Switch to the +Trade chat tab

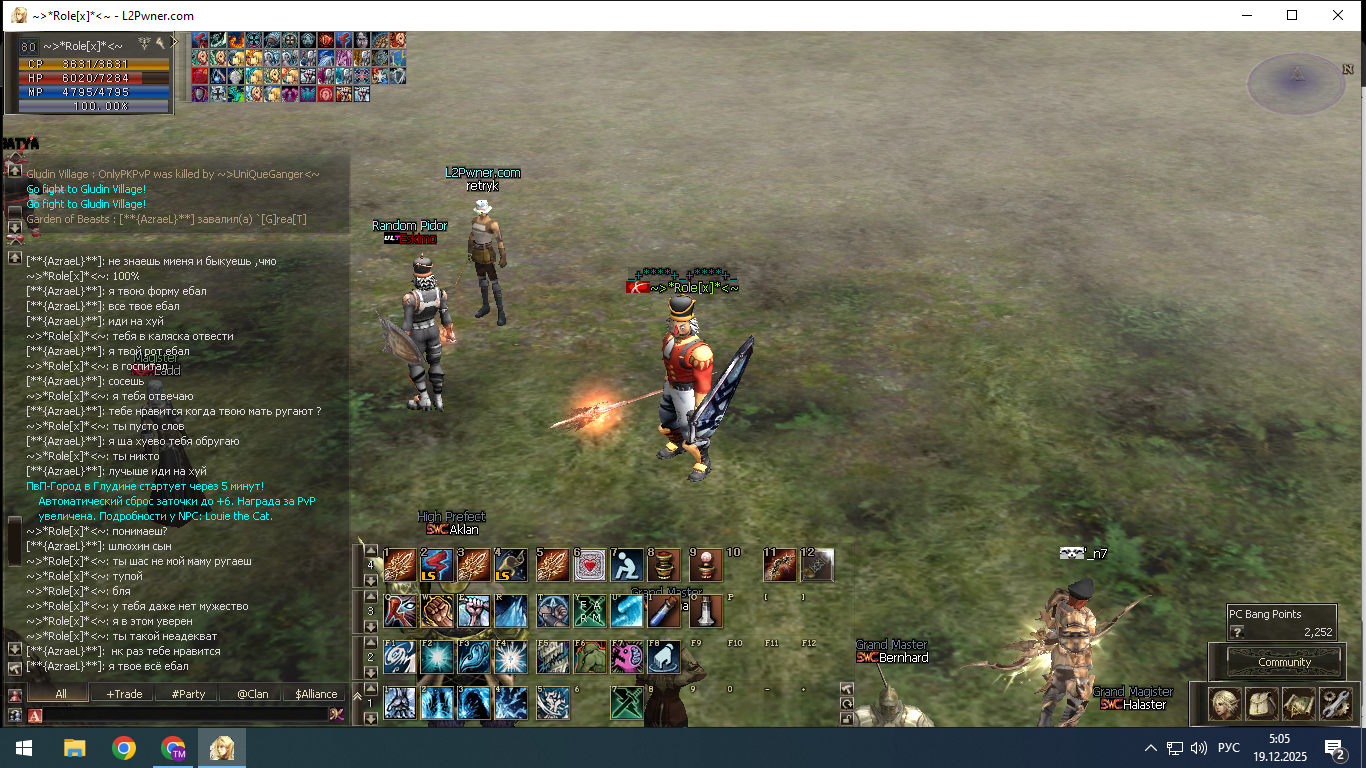[x=124, y=693]
